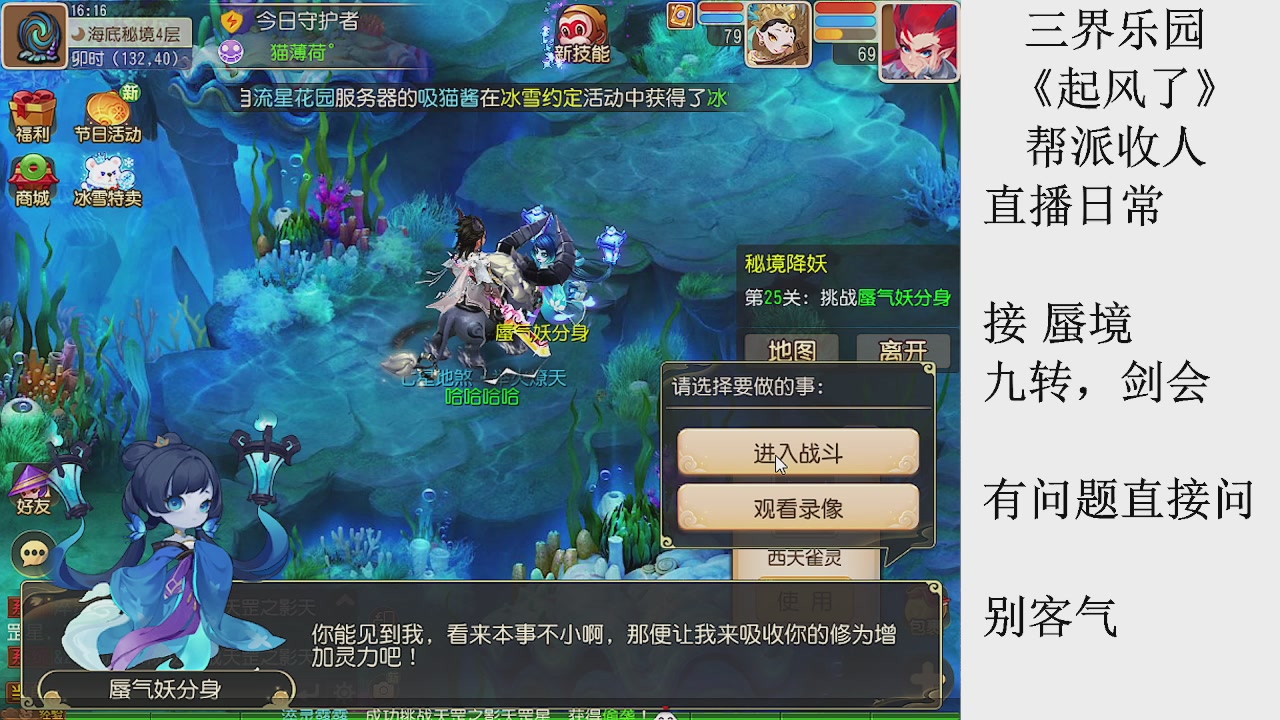Click the 进入战斗 enter battle button
The image size is (1280, 720).
(798, 453)
